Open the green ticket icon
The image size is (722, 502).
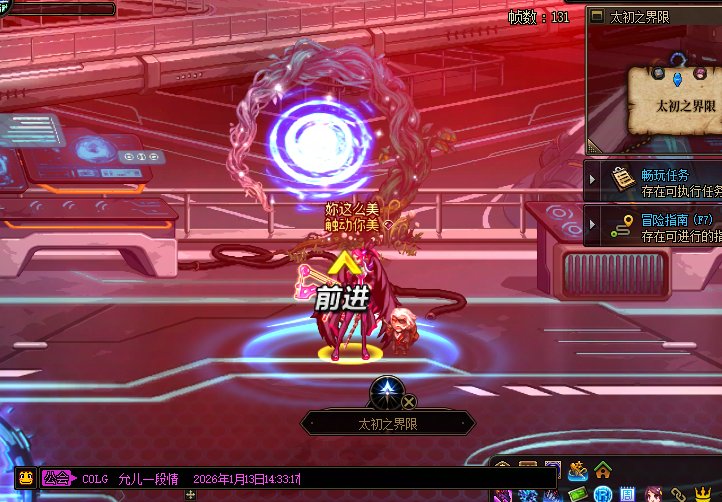click(578, 494)
